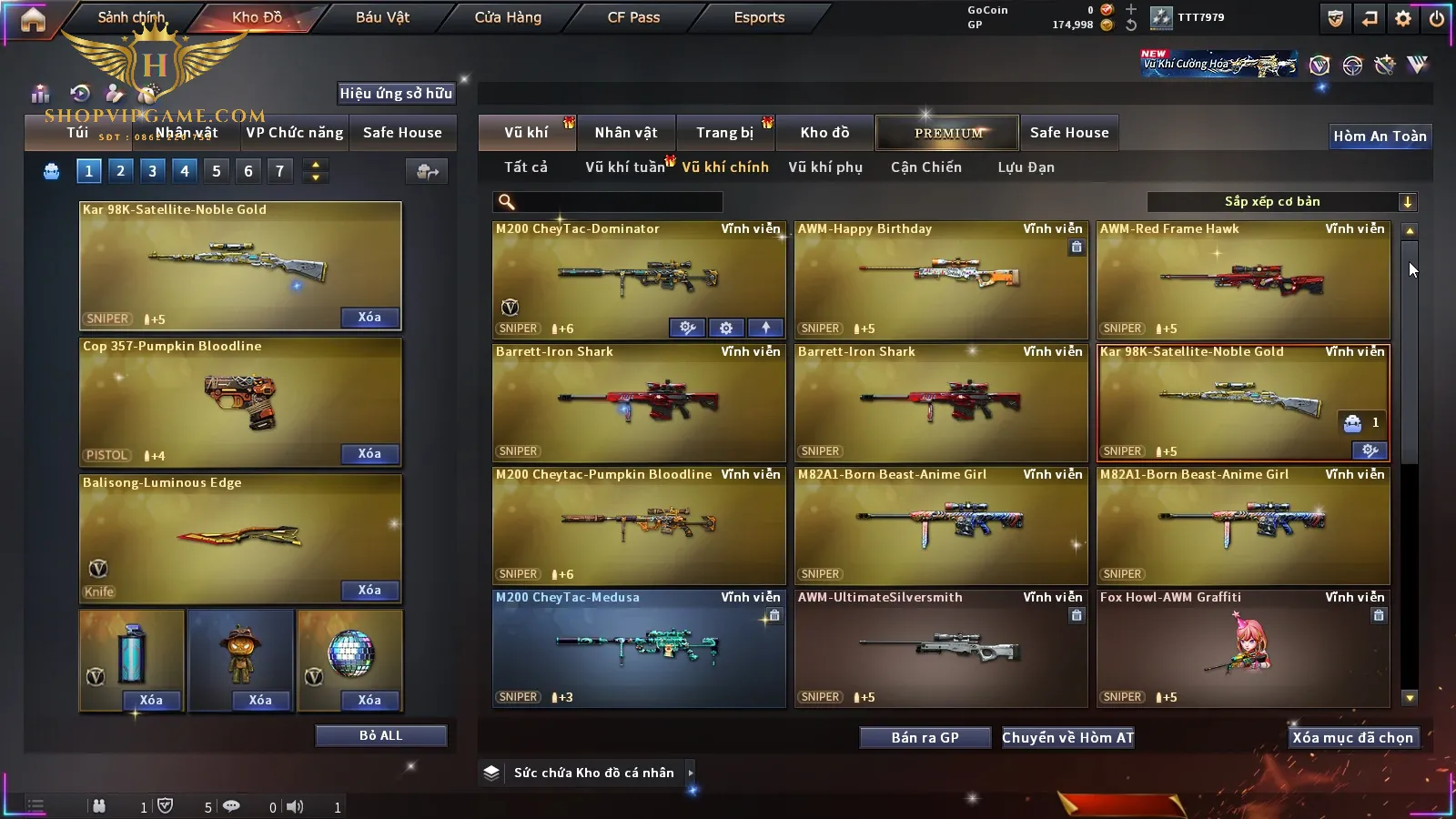The image size is (1456, 819).
Task: Sell the item with Bán ra GP
Action: [925, 737]
